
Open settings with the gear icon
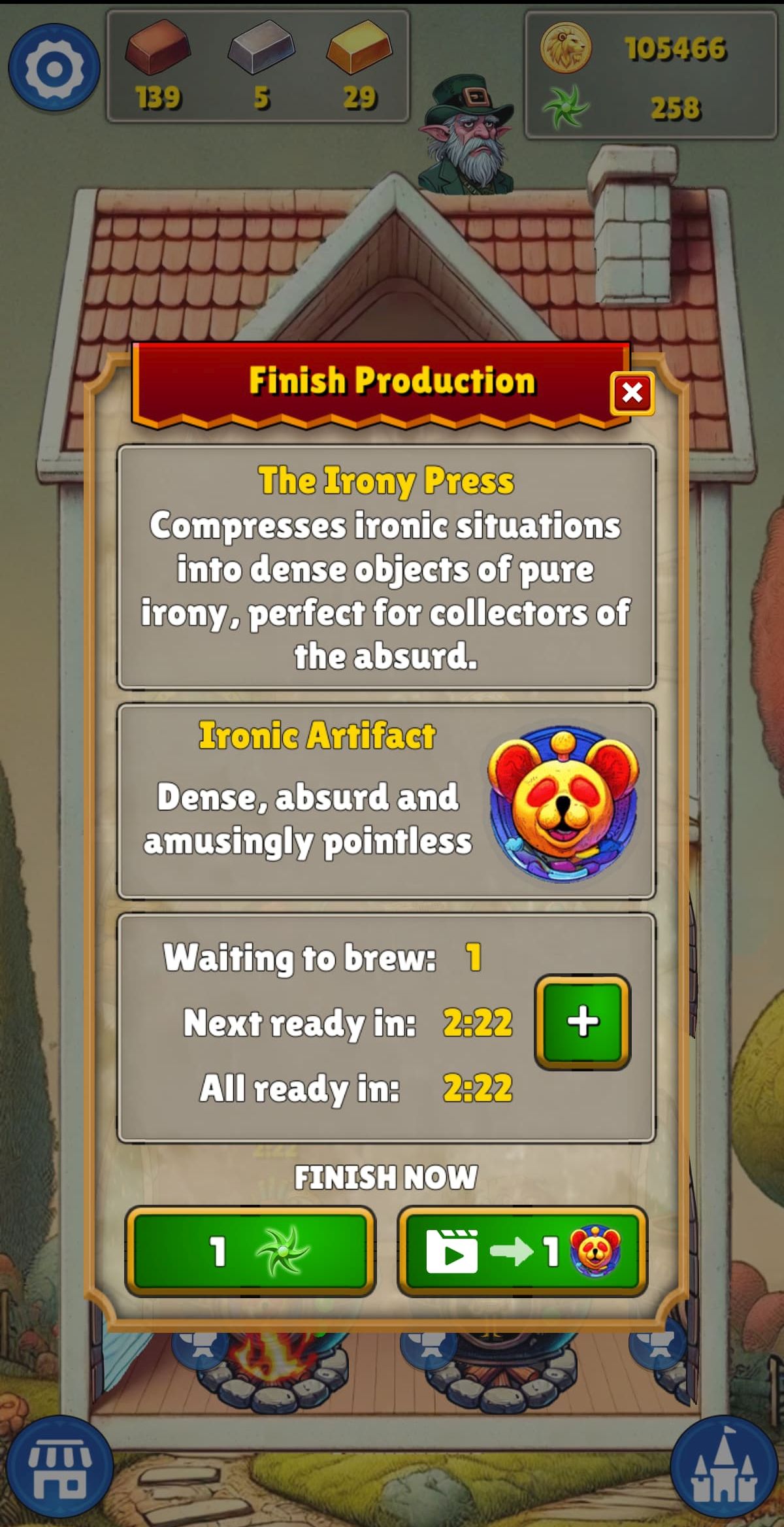point(54,67)
